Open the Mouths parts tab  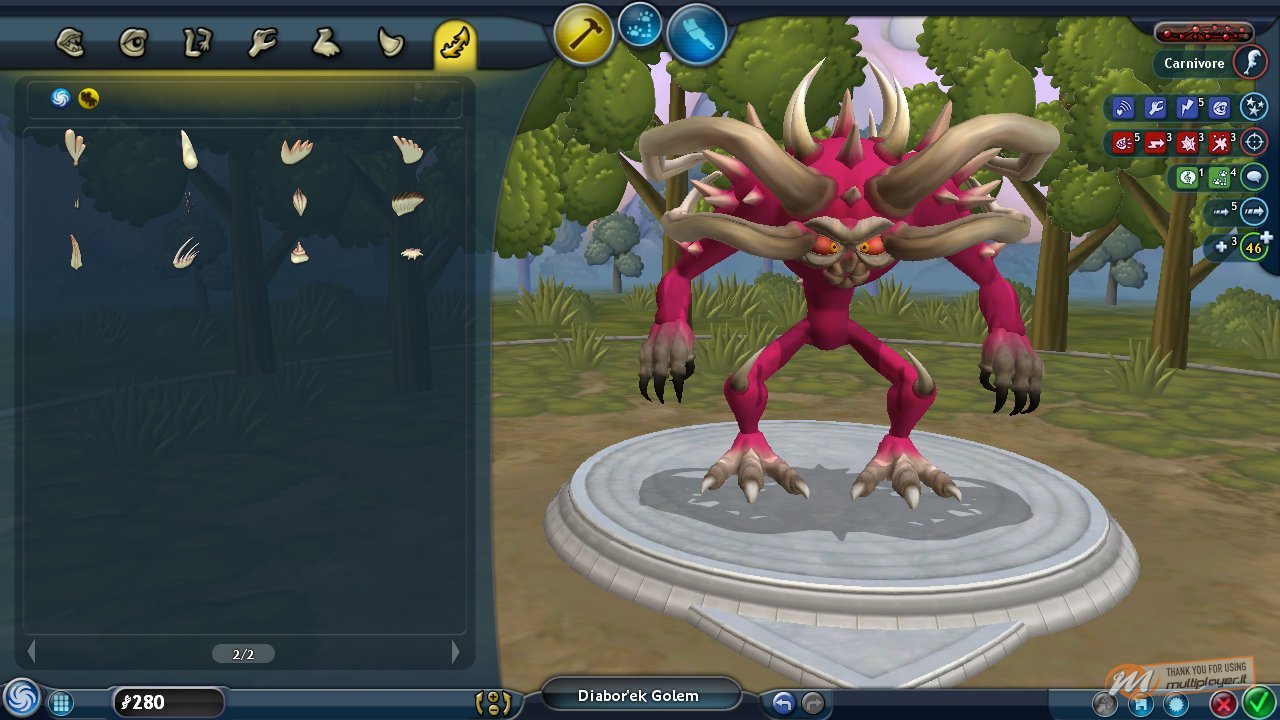tap(72, 42)
